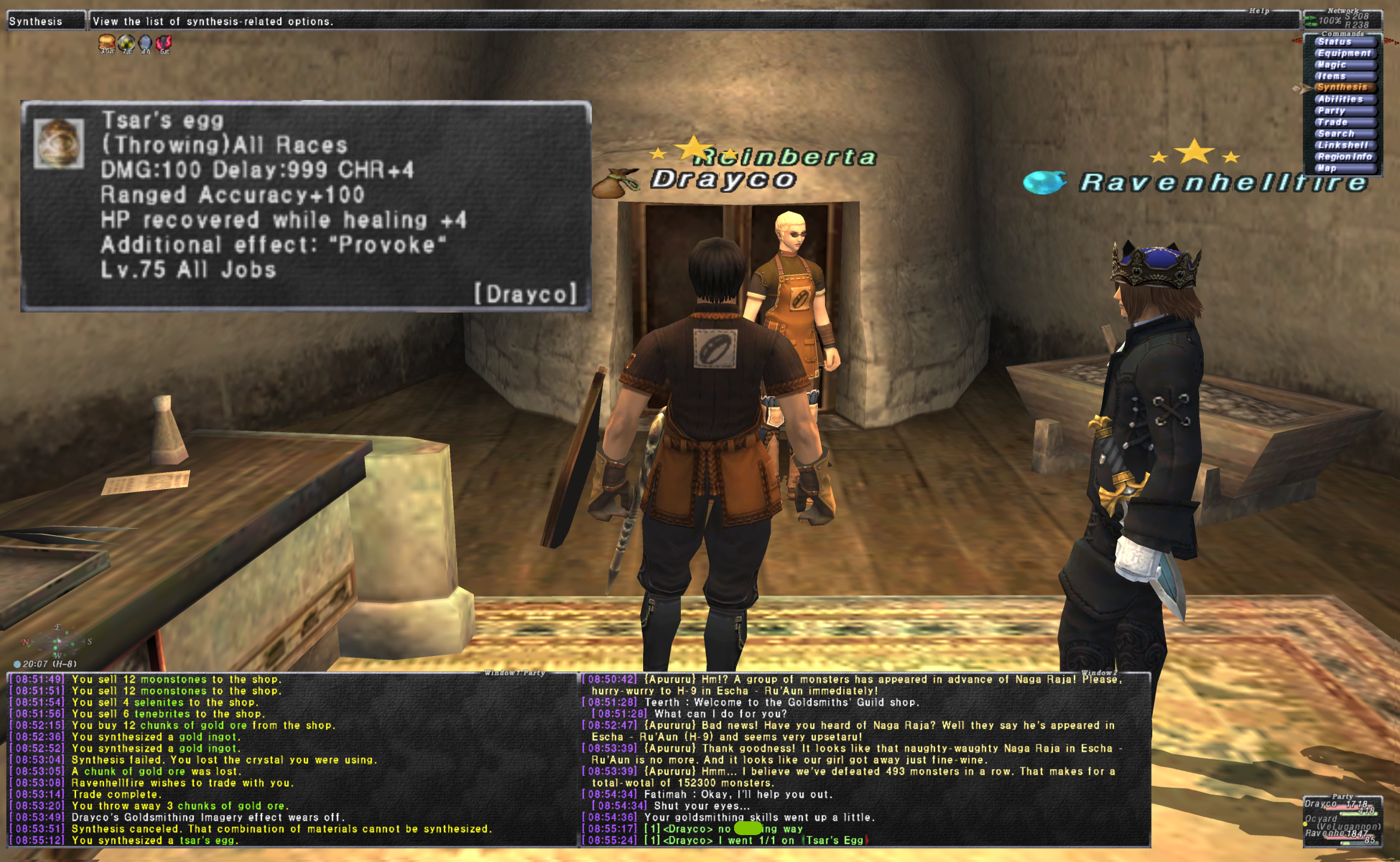Select Magic in the Commands list
This screenshot has width=1400, height=862.
[1343, 65]
